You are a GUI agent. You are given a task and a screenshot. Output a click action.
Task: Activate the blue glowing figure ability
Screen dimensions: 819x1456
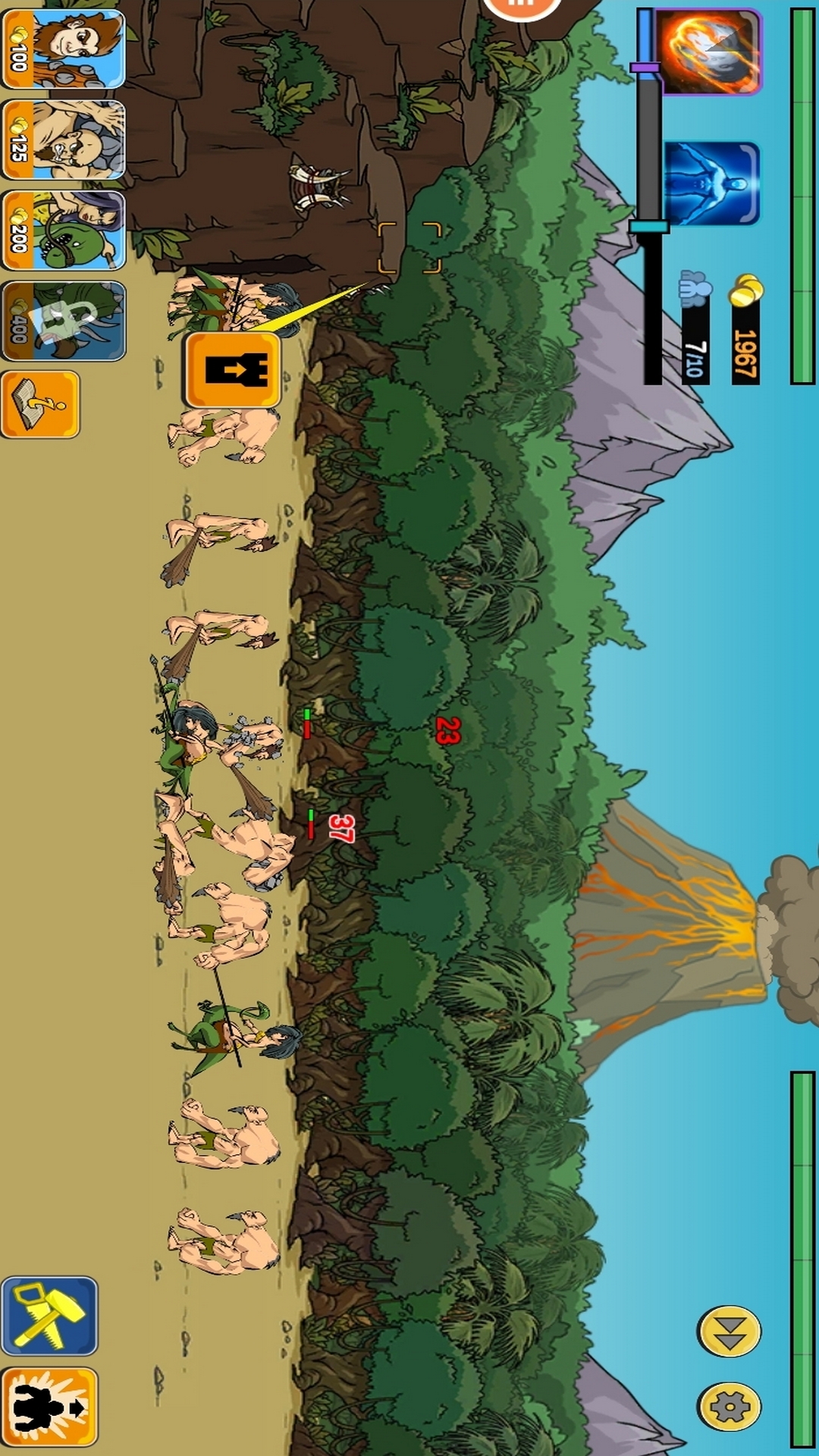(711, 184)
